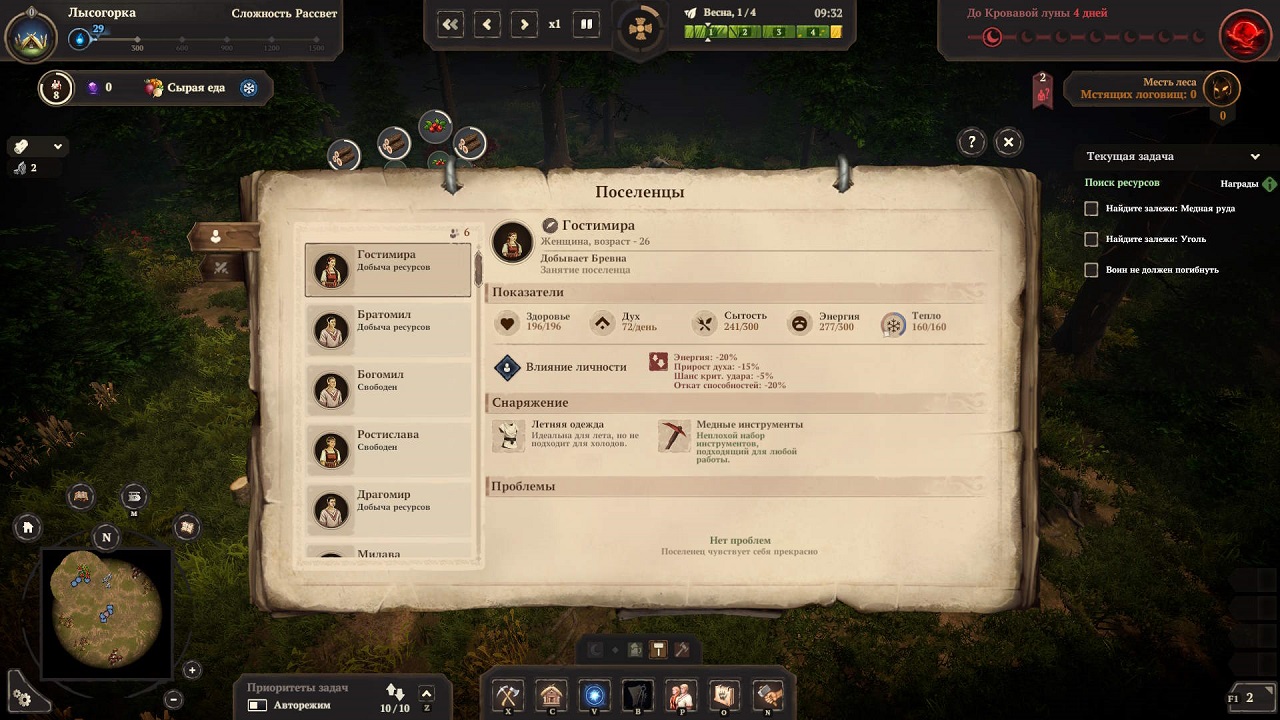The height and width of the screenshot is (720, 1280).
Task: Zoom out the minimap with minus button
Action: (x=173, y=699)
